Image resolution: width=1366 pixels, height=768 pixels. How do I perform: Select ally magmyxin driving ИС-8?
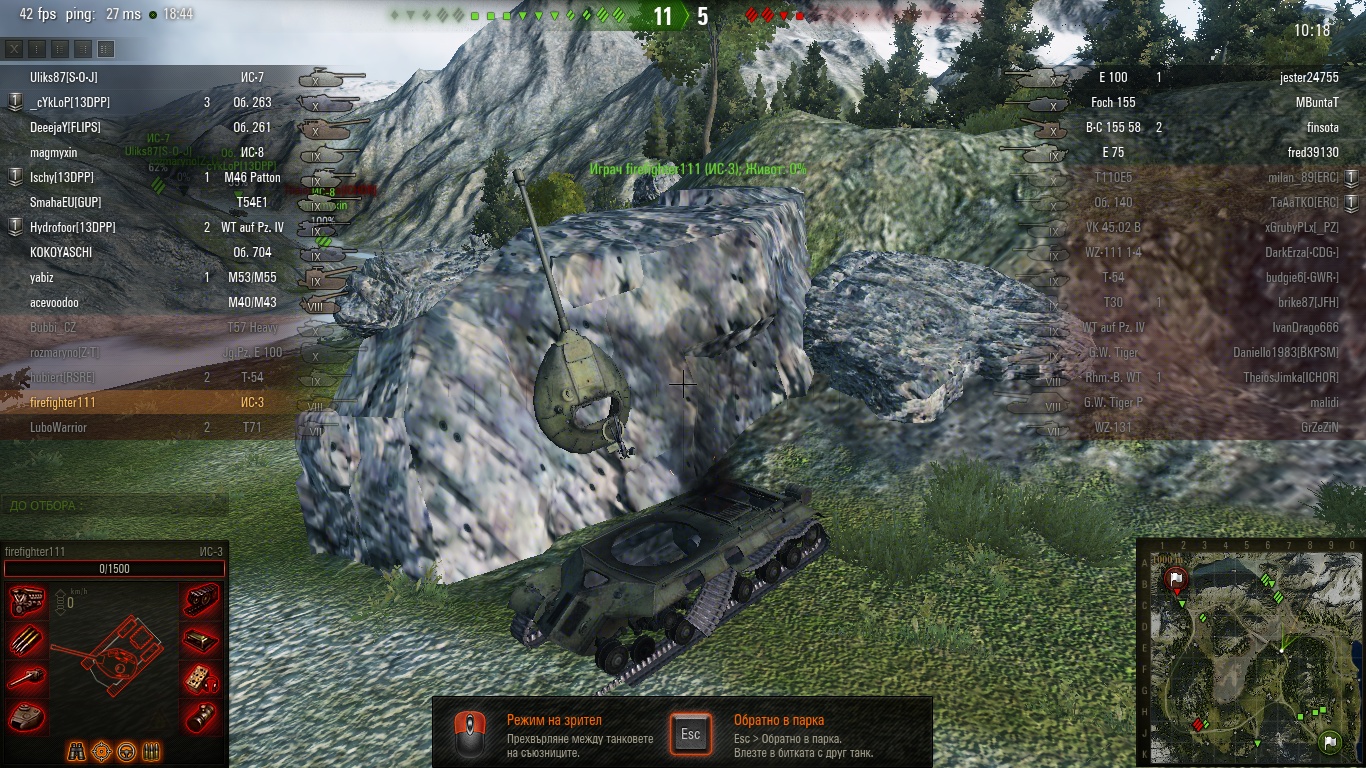pos(54,152)
